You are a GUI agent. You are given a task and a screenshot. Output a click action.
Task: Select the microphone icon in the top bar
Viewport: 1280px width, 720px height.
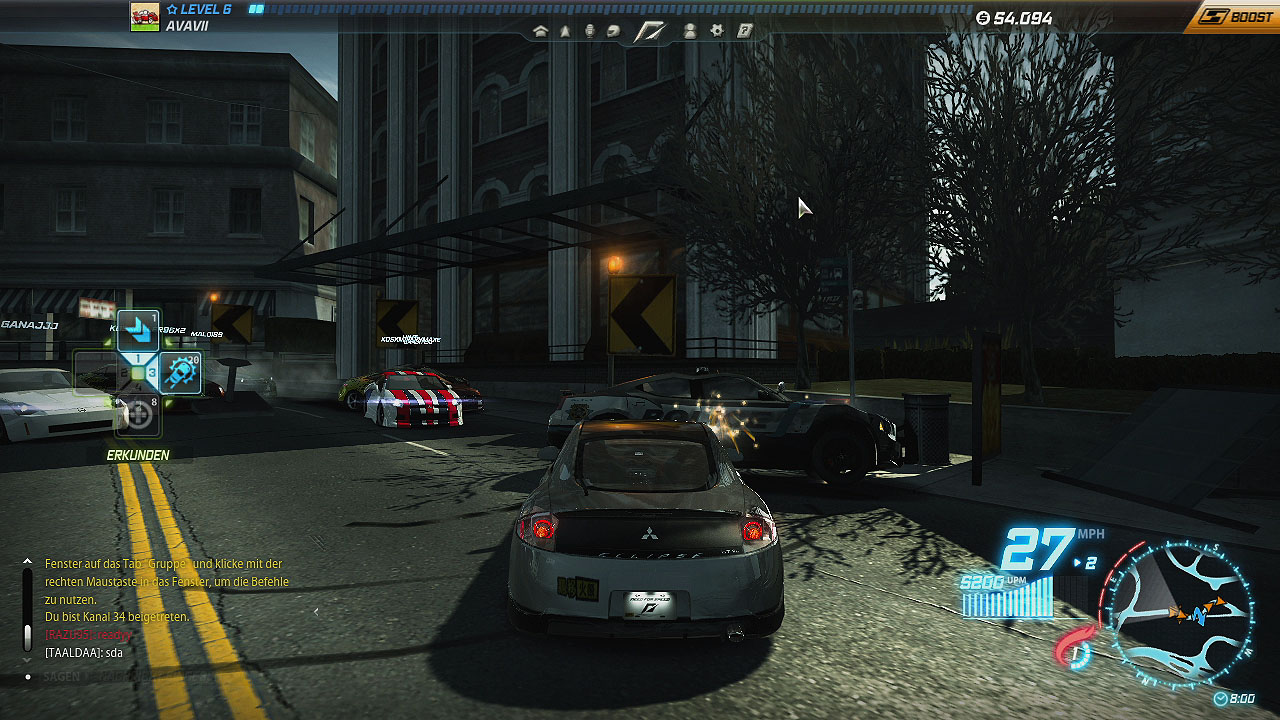click(x=590, y=31)
